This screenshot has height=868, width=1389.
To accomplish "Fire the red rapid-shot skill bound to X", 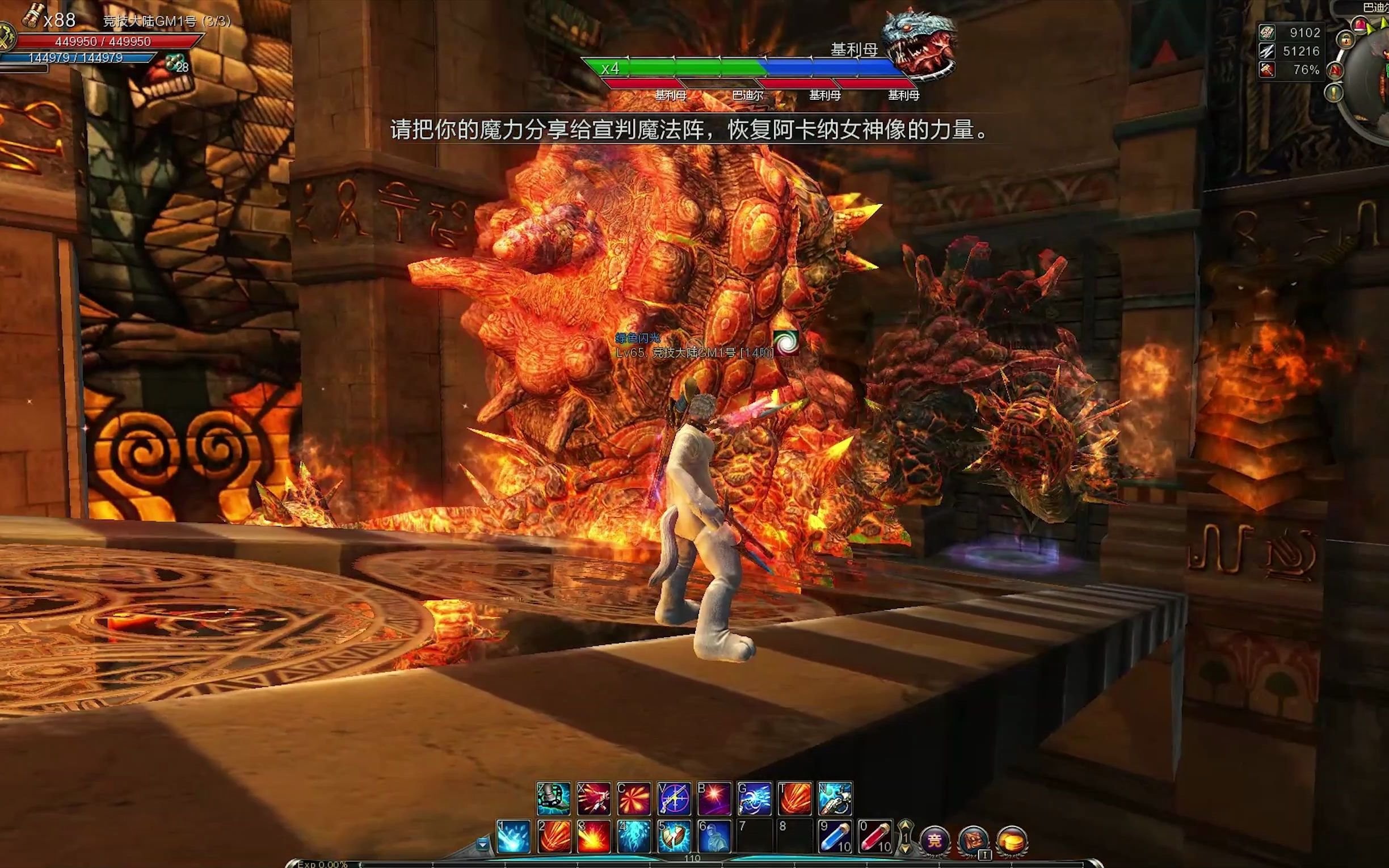I will coord(594,798).
